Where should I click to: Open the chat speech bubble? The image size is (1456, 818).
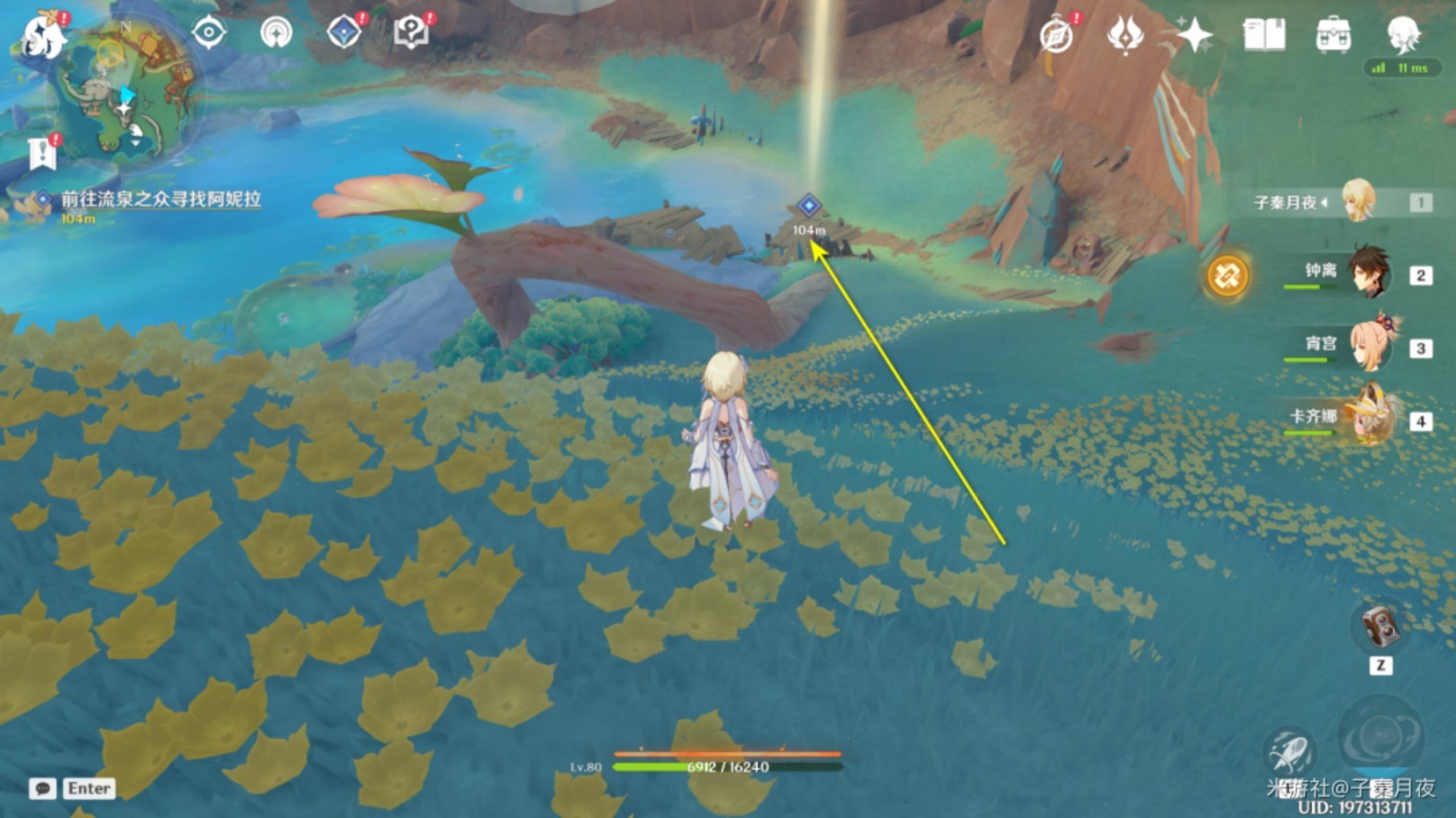pos(42,789)
